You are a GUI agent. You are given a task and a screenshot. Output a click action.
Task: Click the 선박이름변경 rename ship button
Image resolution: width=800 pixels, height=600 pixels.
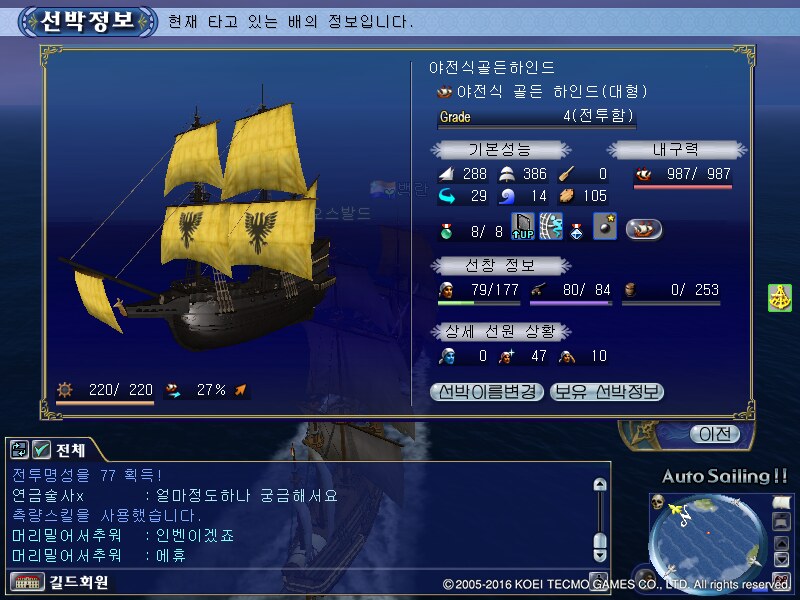[x=488, y=392]
